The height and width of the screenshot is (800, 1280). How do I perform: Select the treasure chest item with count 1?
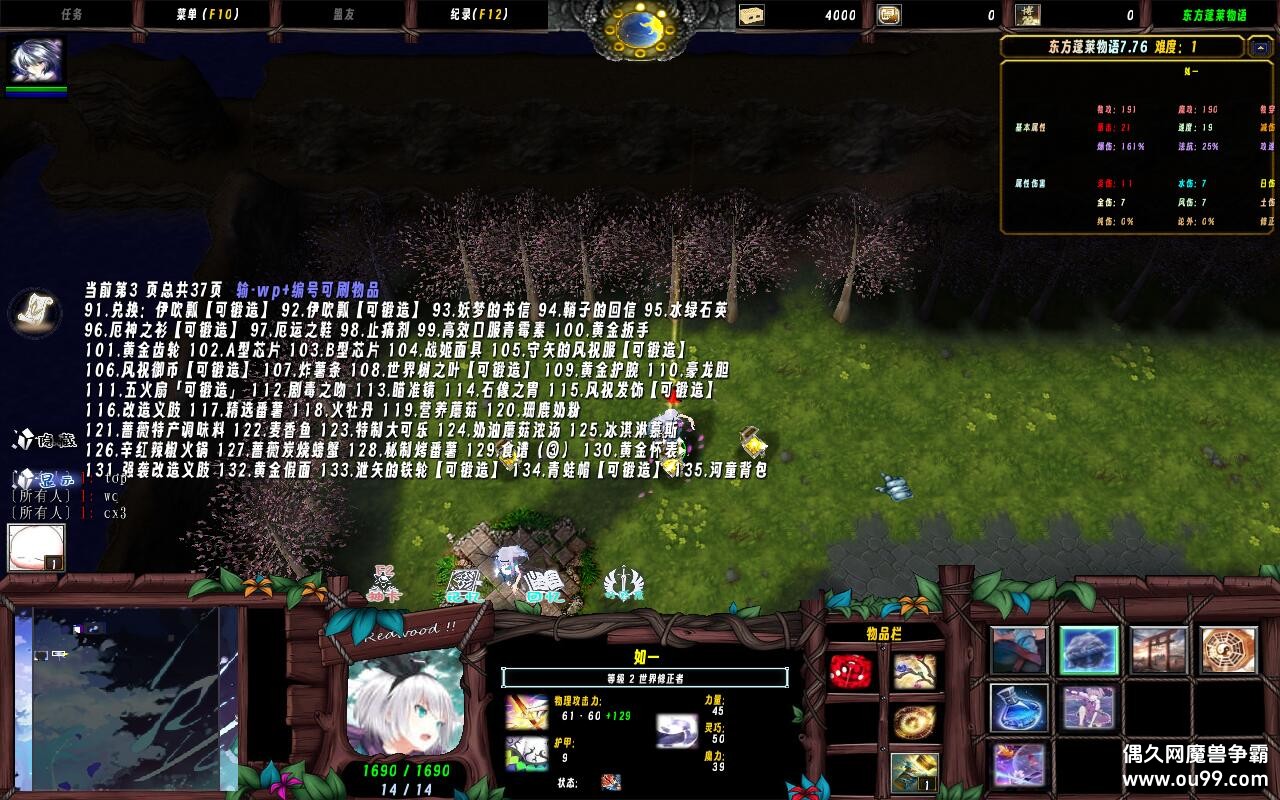915,770
